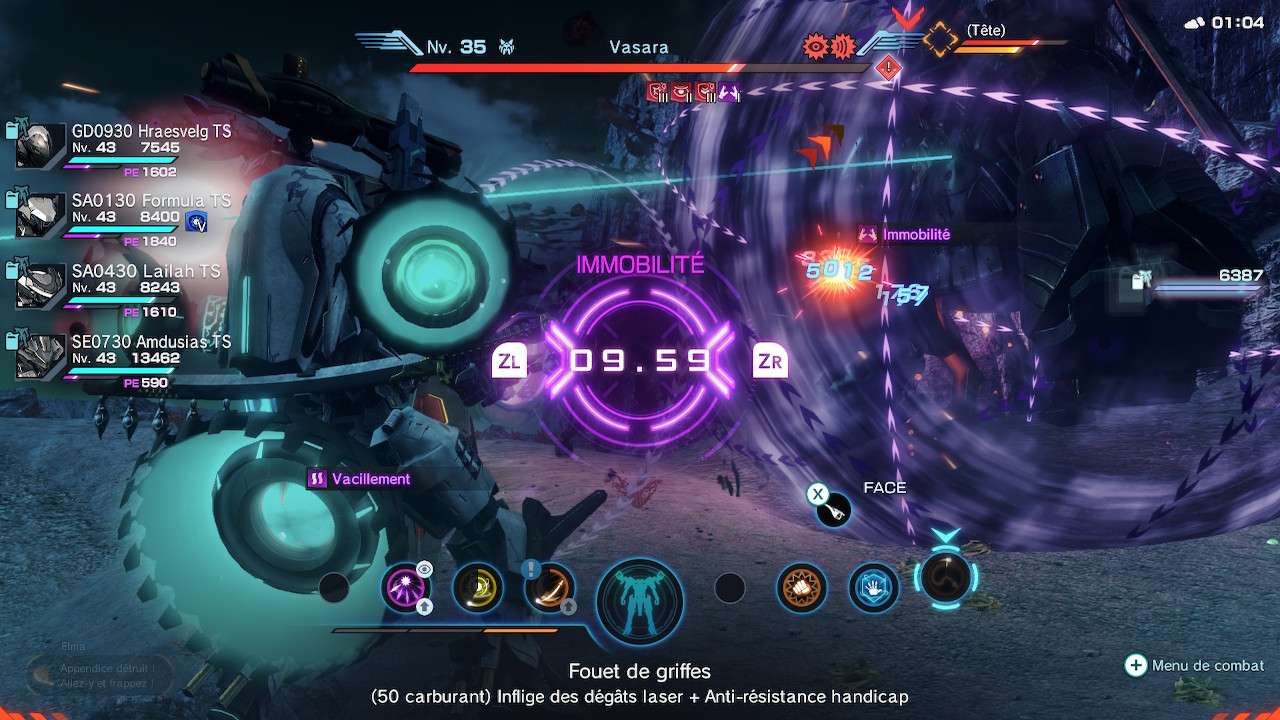Select the central Skell silhouette icon

point(640,602)
